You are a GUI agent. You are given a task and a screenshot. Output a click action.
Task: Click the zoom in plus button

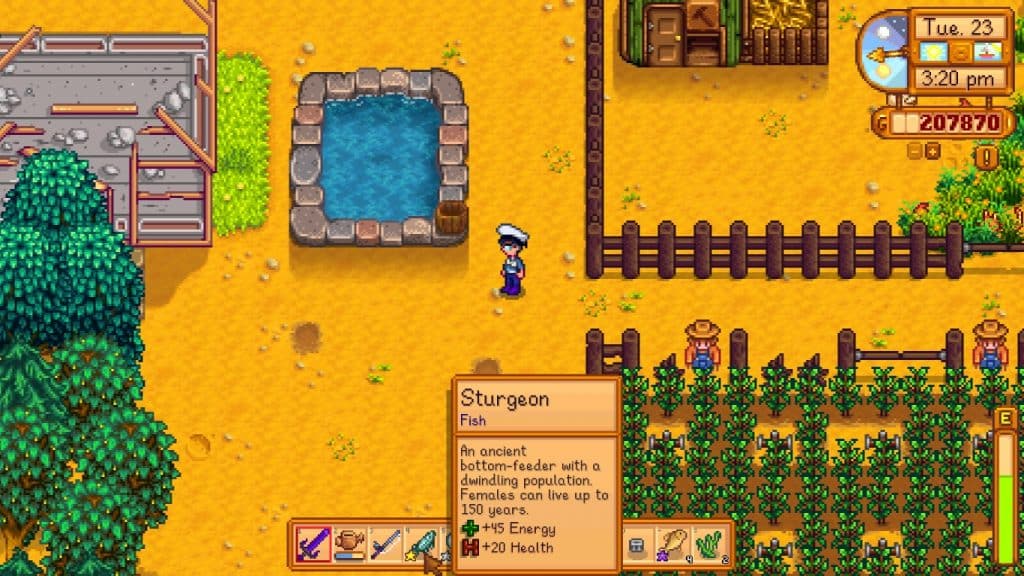(933, 151)
